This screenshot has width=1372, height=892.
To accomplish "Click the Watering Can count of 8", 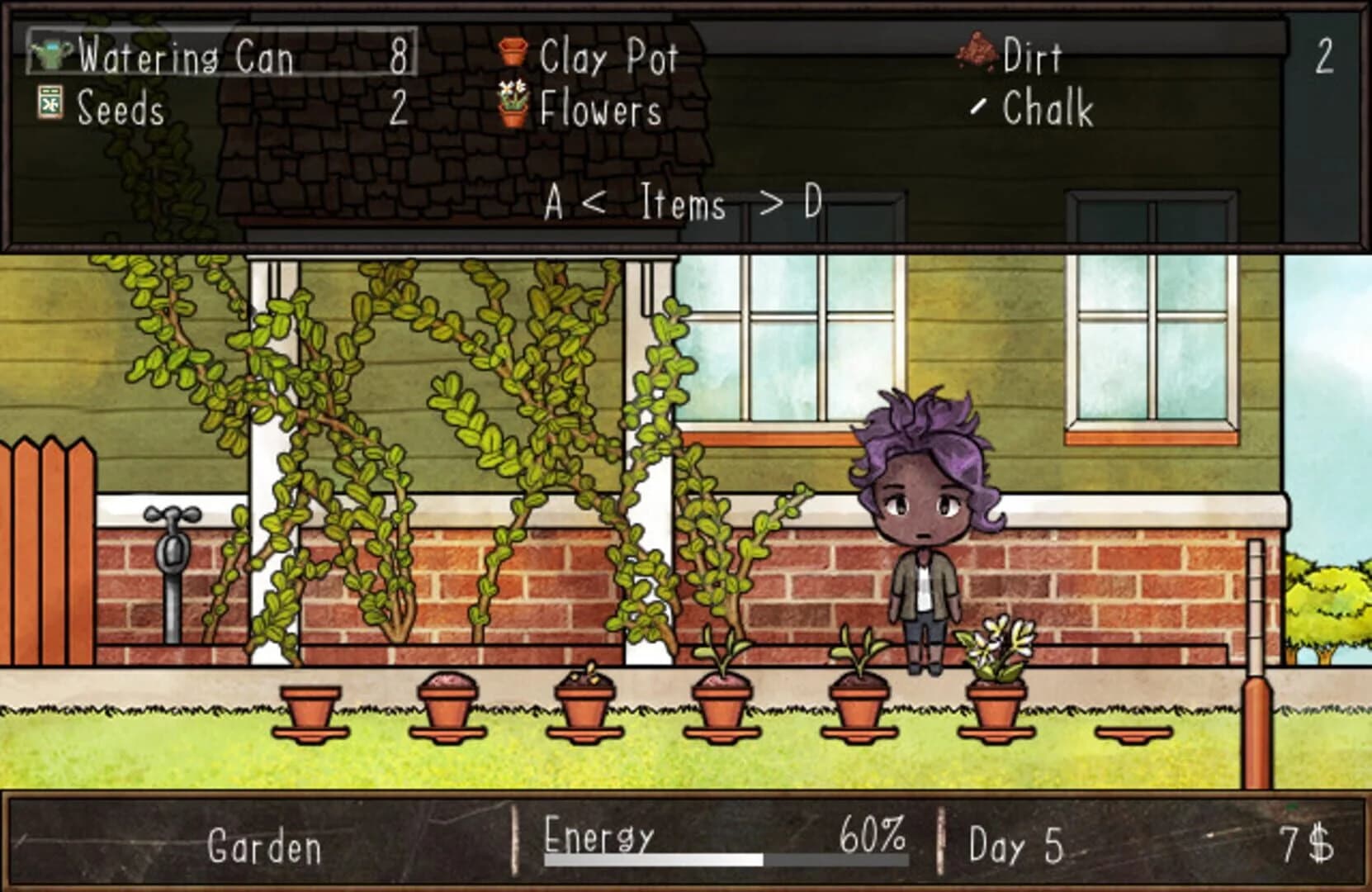I will 399,56.
